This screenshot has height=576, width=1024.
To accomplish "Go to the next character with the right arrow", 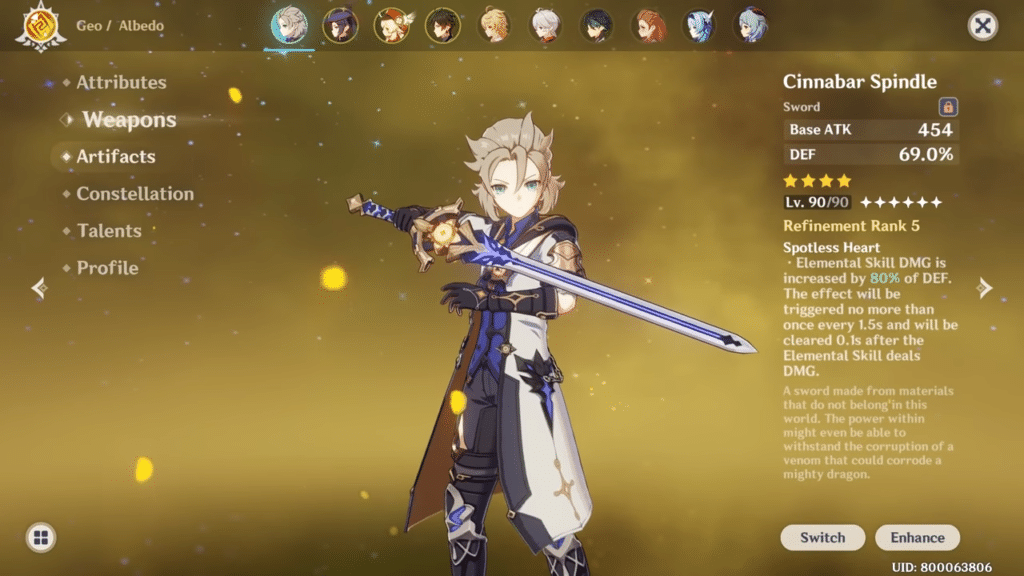I will tap(985, 288).
